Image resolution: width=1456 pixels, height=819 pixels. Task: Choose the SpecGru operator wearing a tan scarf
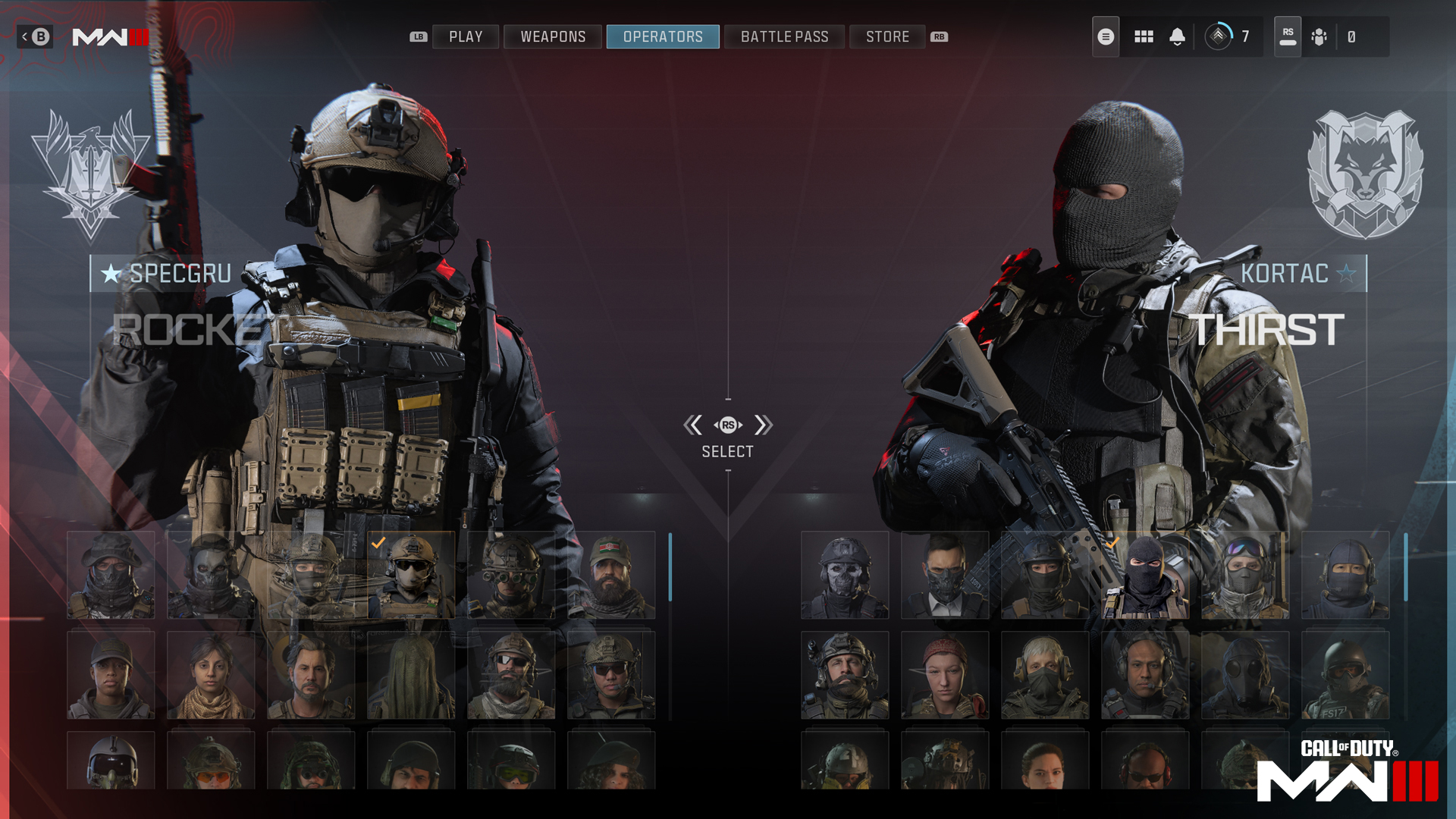pos(211,675)
